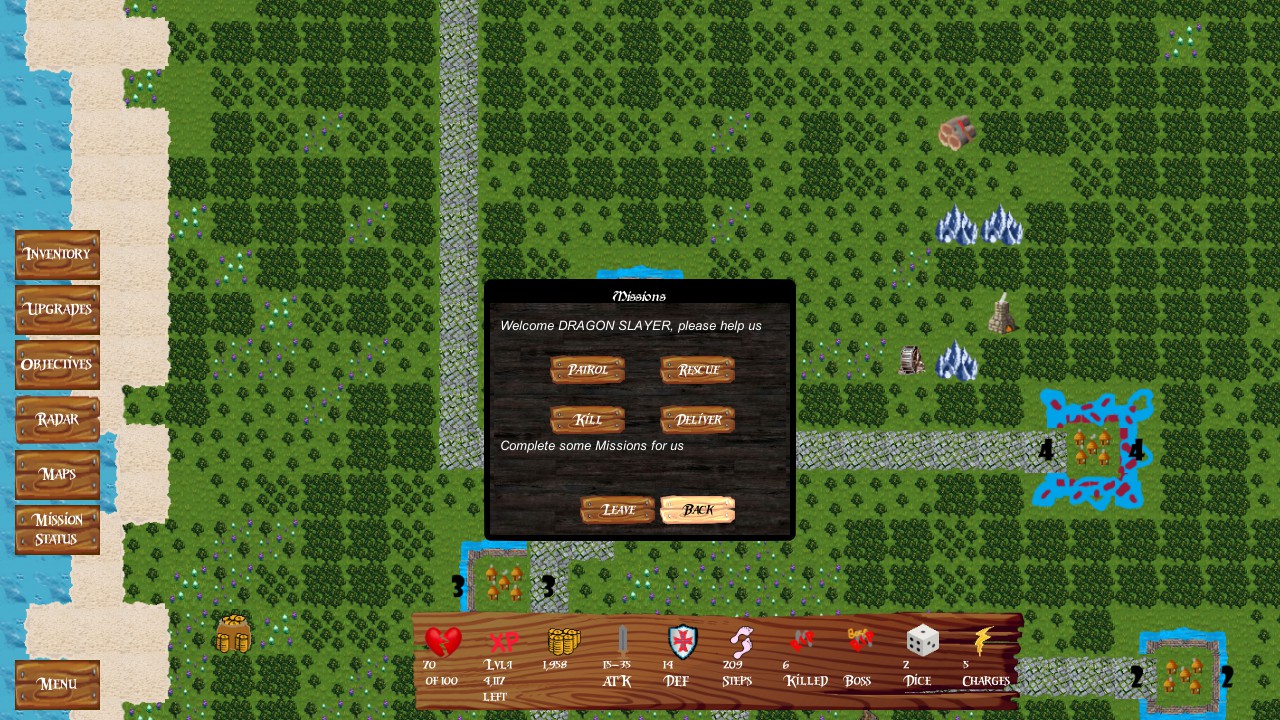Viewport: 1280px width, 720px height.
Task: Select the Kill mission
Action: [x=587, y=420]
